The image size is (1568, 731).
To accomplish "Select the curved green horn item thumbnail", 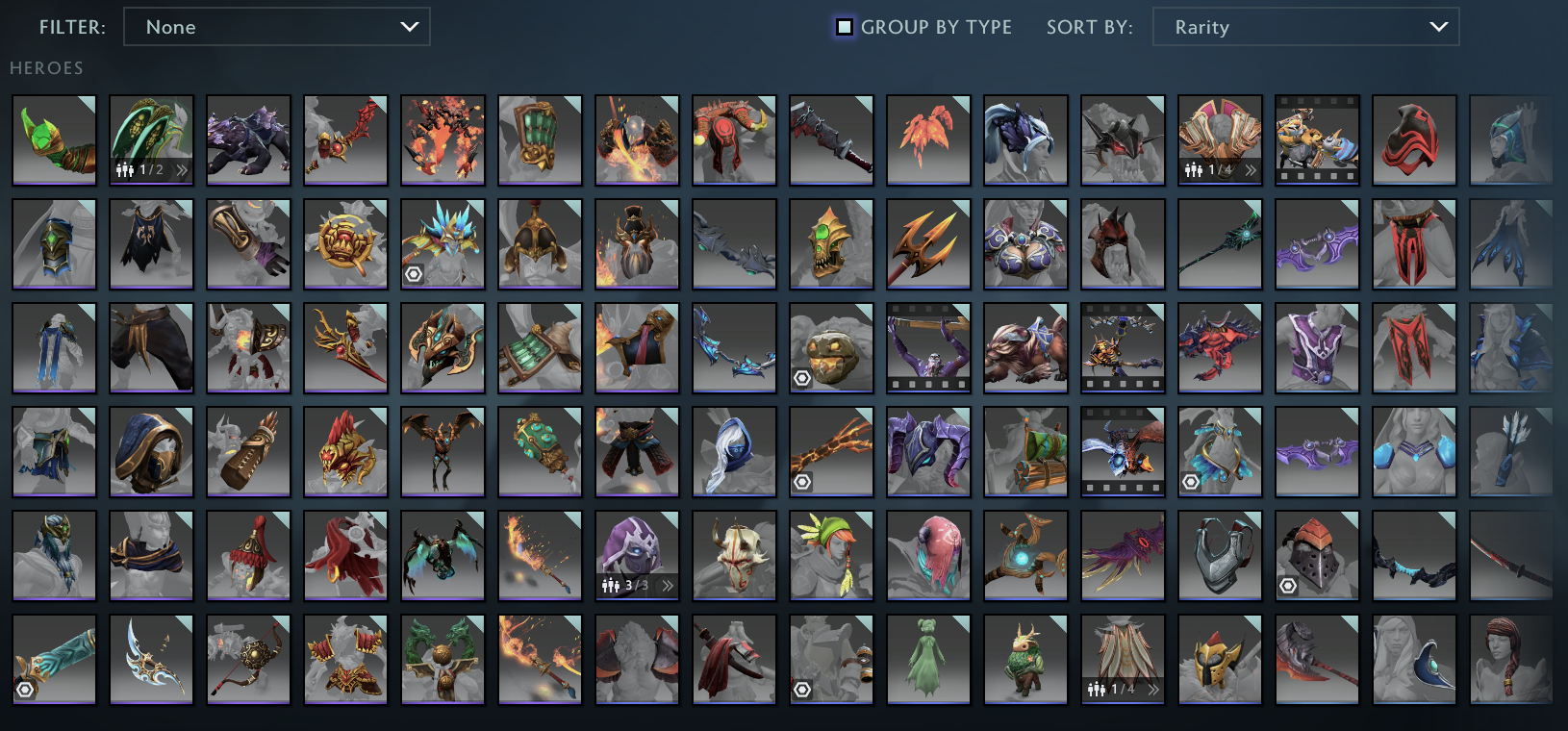I will point(54,139).
